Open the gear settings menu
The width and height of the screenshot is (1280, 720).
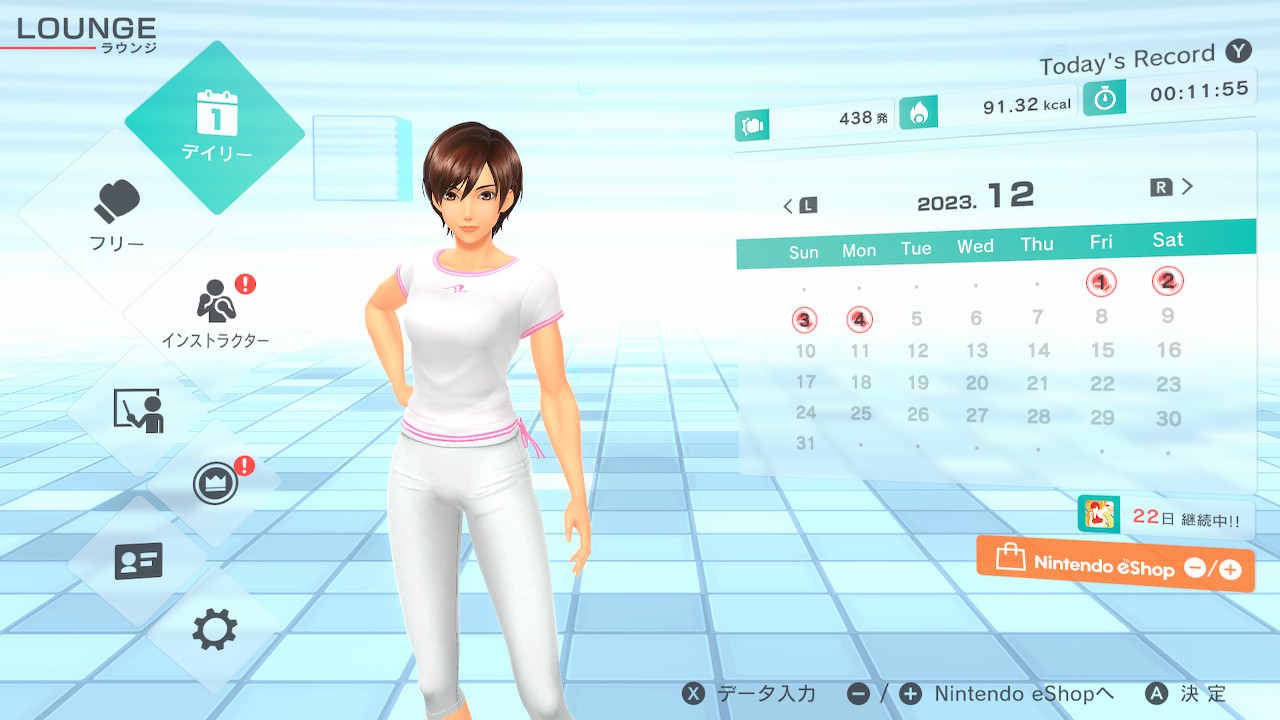[x=215, y=630]
